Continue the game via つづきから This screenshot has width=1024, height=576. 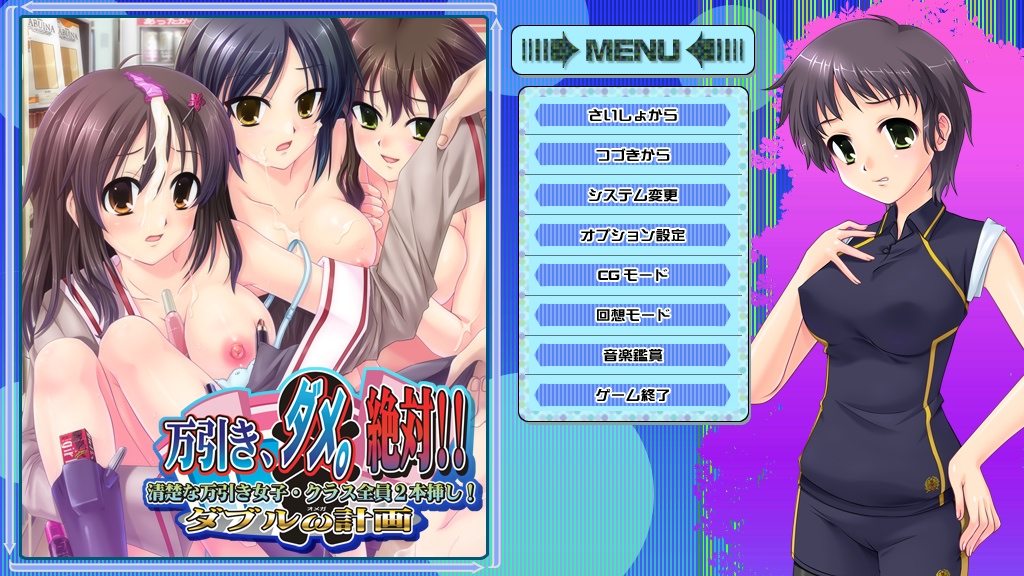tap(632, 155)
